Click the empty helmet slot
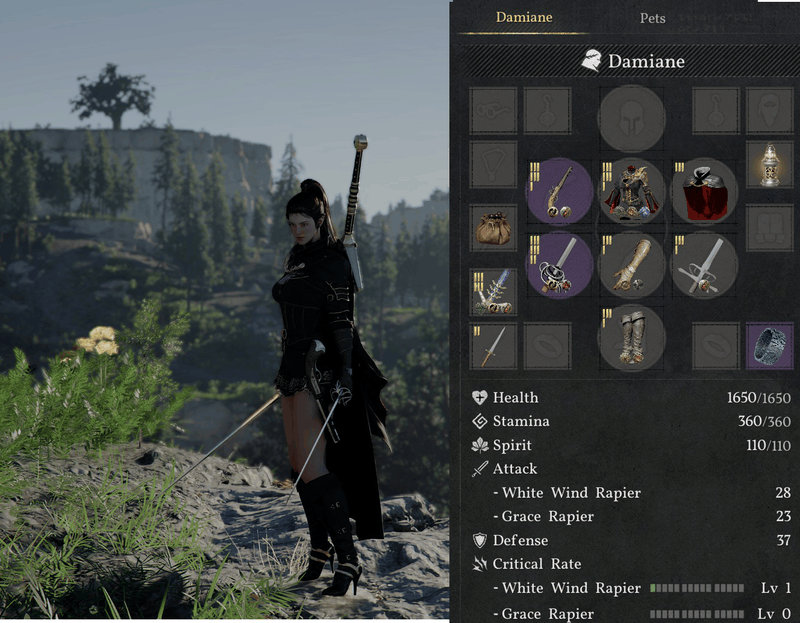 coord(632,118)
